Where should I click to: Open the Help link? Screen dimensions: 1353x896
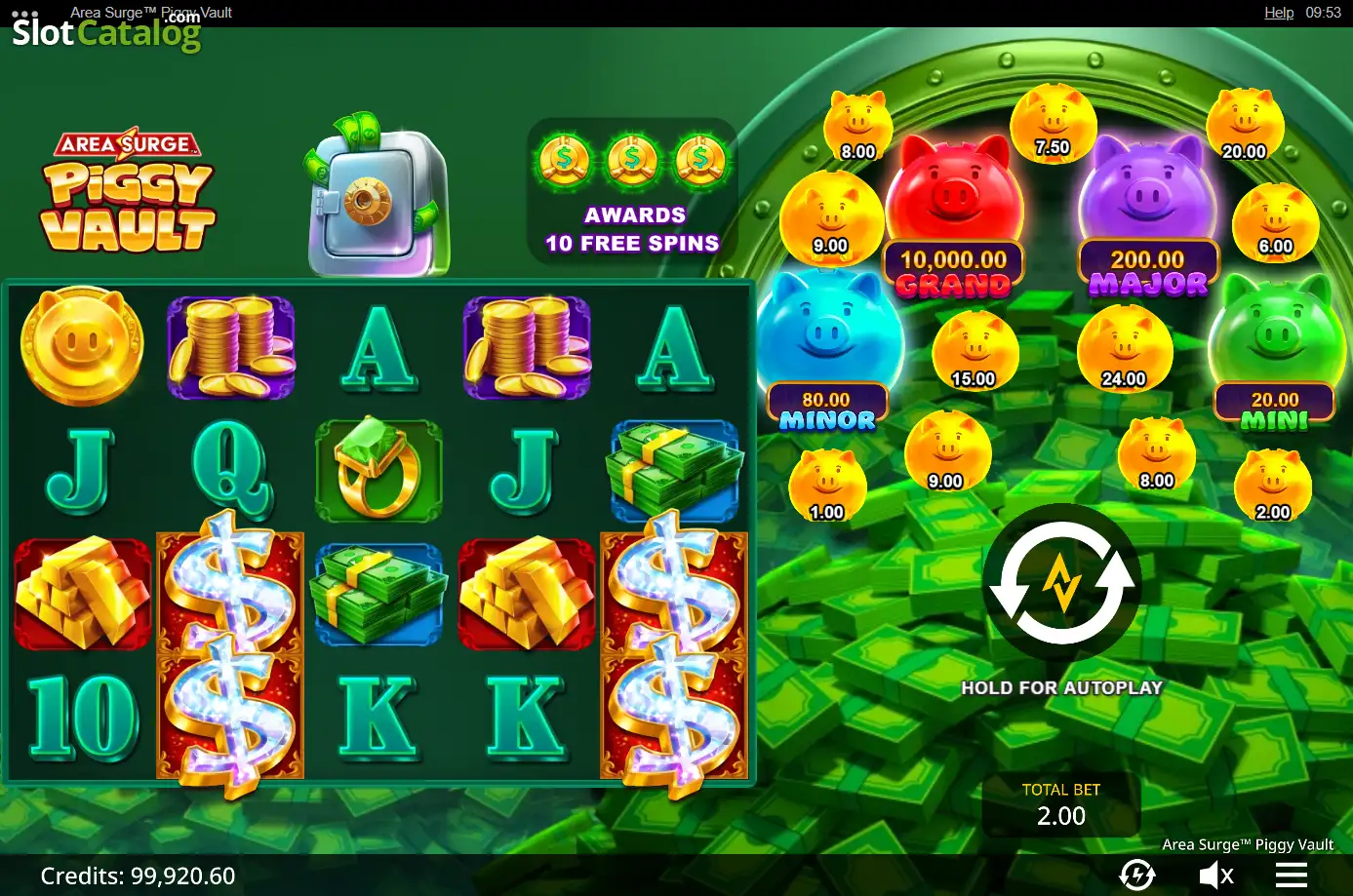1278,13
